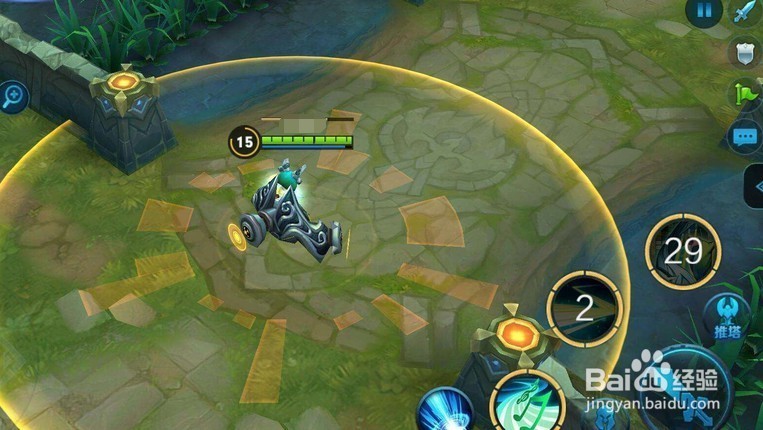Use the blue light burst summoner spell
This screenshot has width=763, height=430.
pyautogui.click(x=444, y=412)
